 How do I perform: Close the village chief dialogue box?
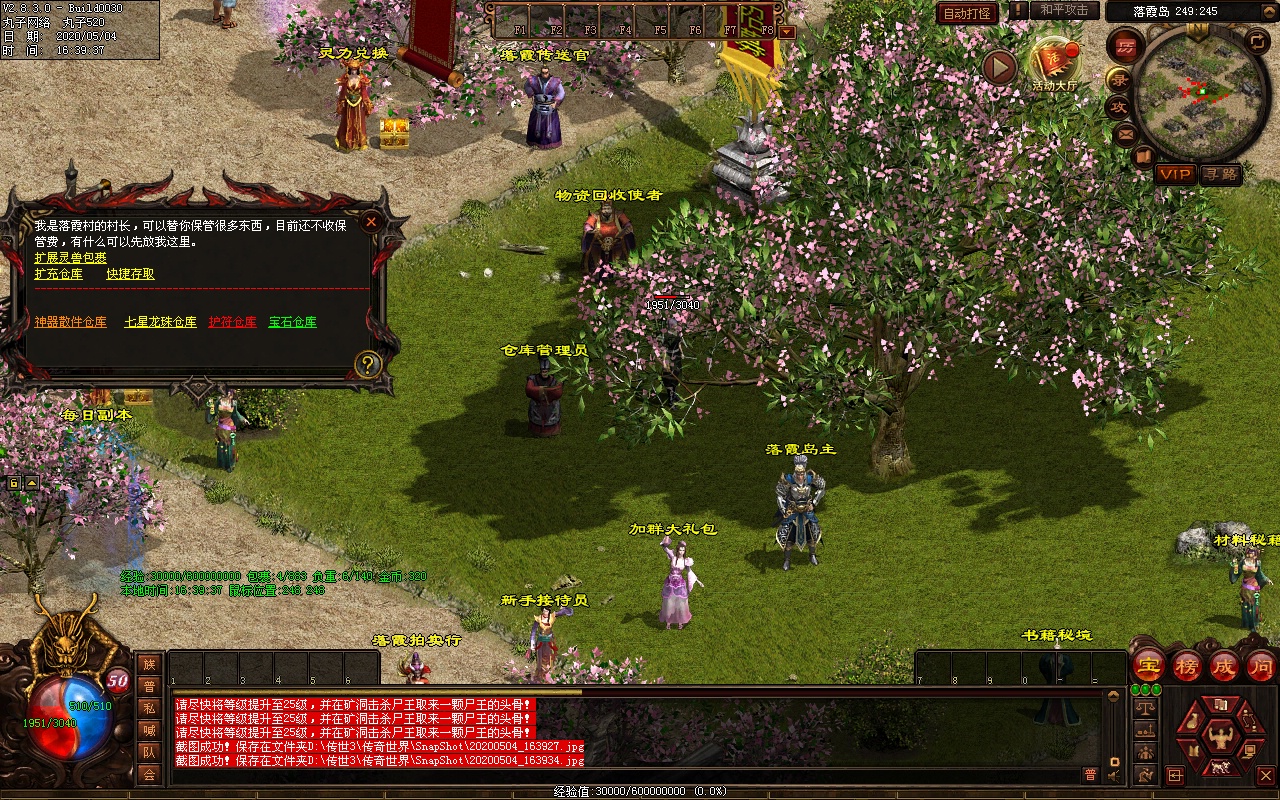pyautogui.click(x=371, y=222)
